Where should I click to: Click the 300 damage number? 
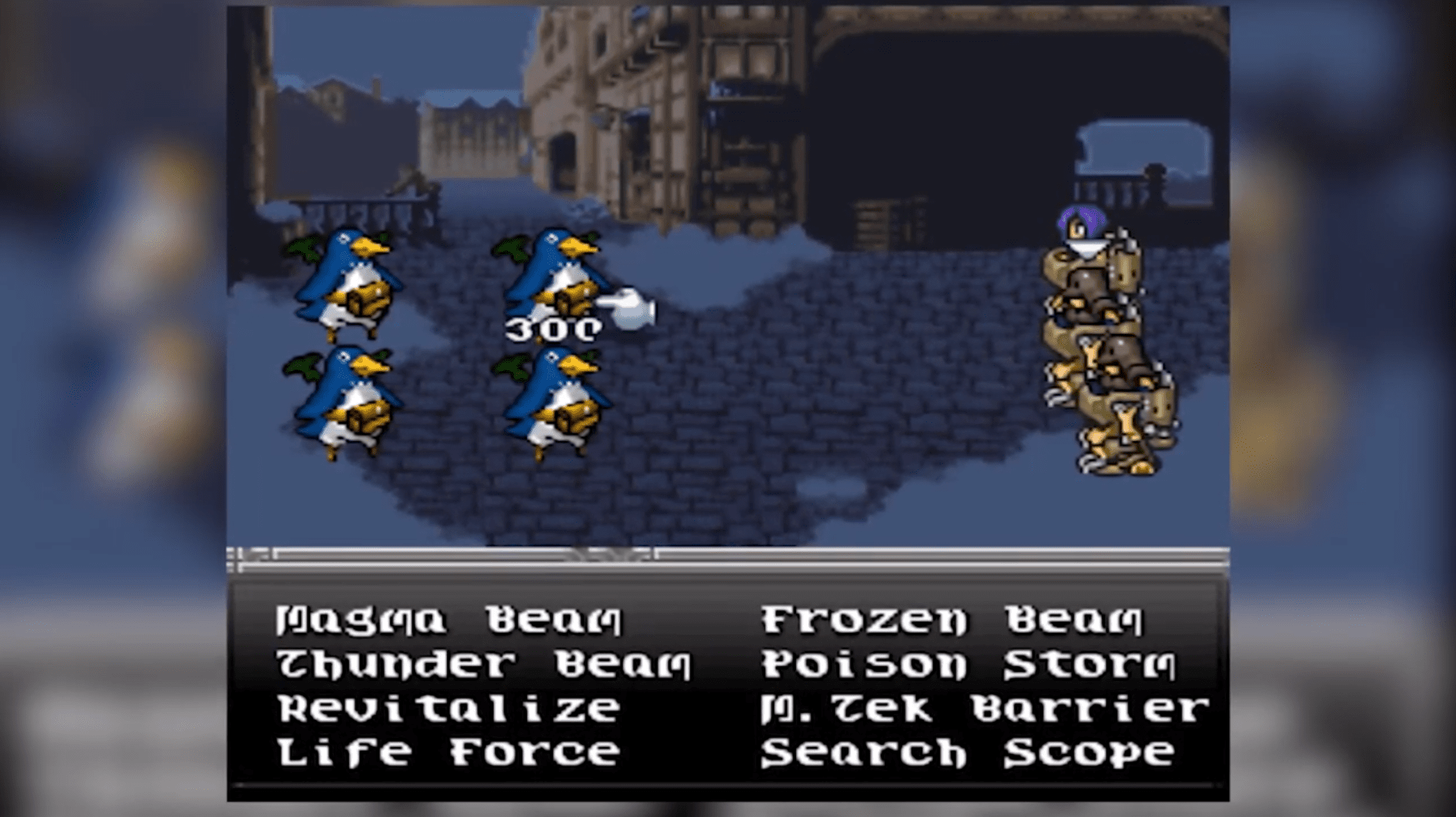click(x=551, y=329)
